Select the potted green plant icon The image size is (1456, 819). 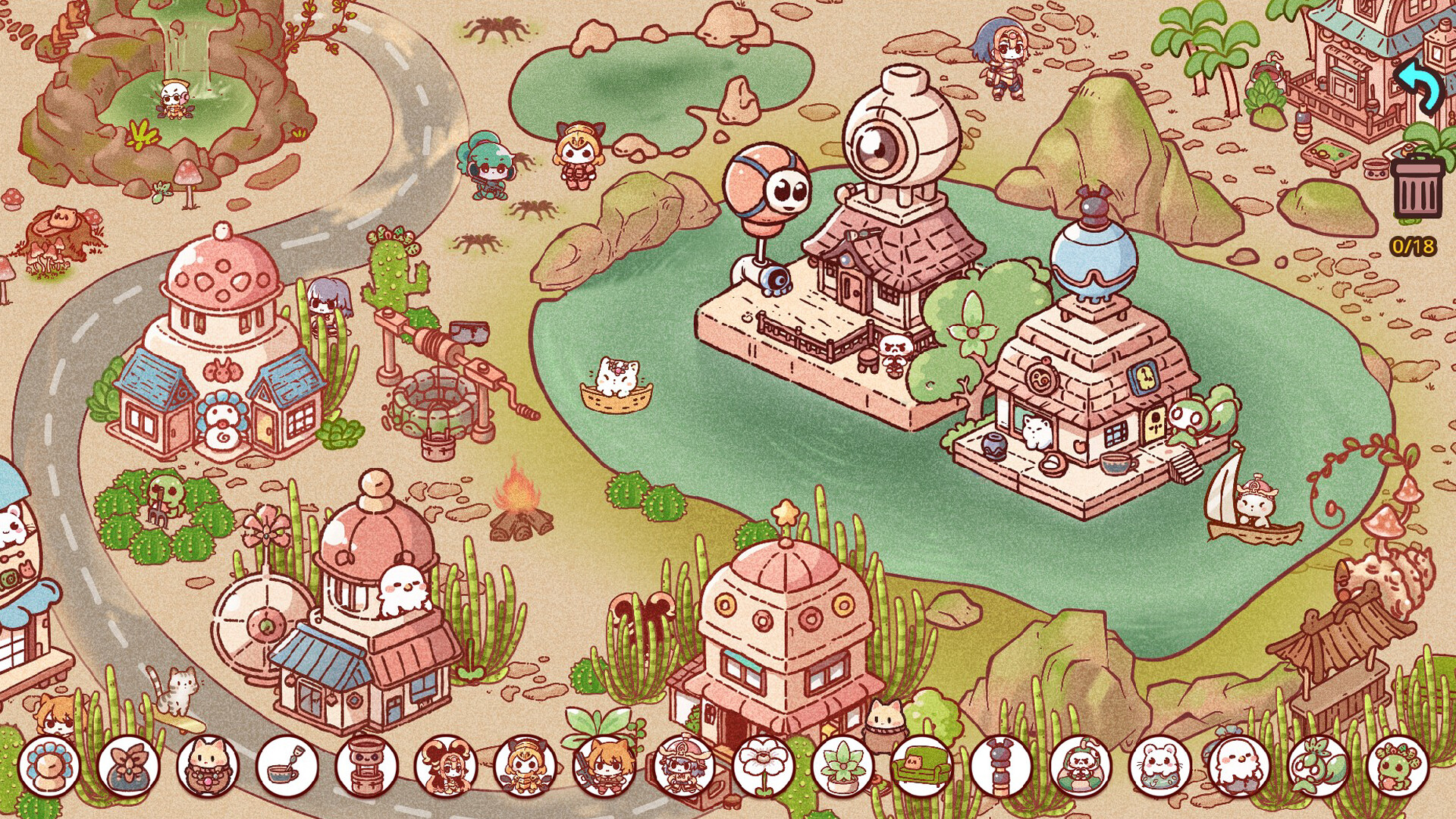(843, 766)
